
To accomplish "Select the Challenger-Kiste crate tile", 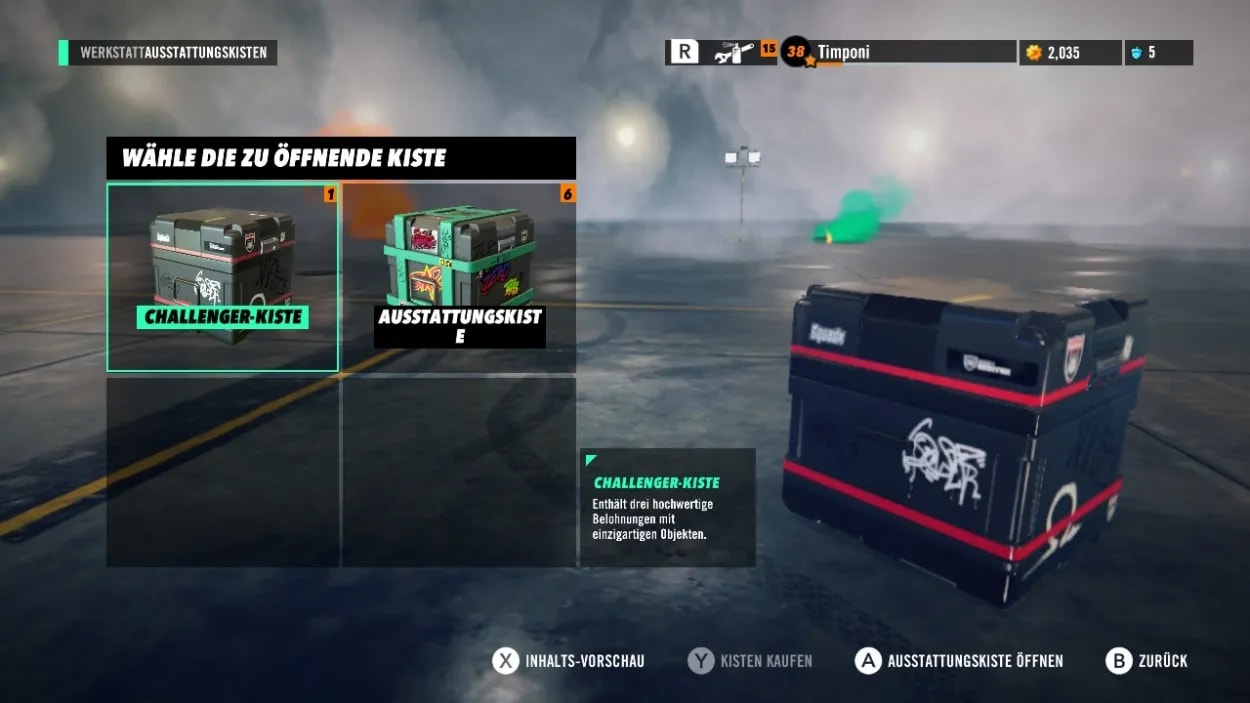I will pyautogui.click(x=222, y=277).
